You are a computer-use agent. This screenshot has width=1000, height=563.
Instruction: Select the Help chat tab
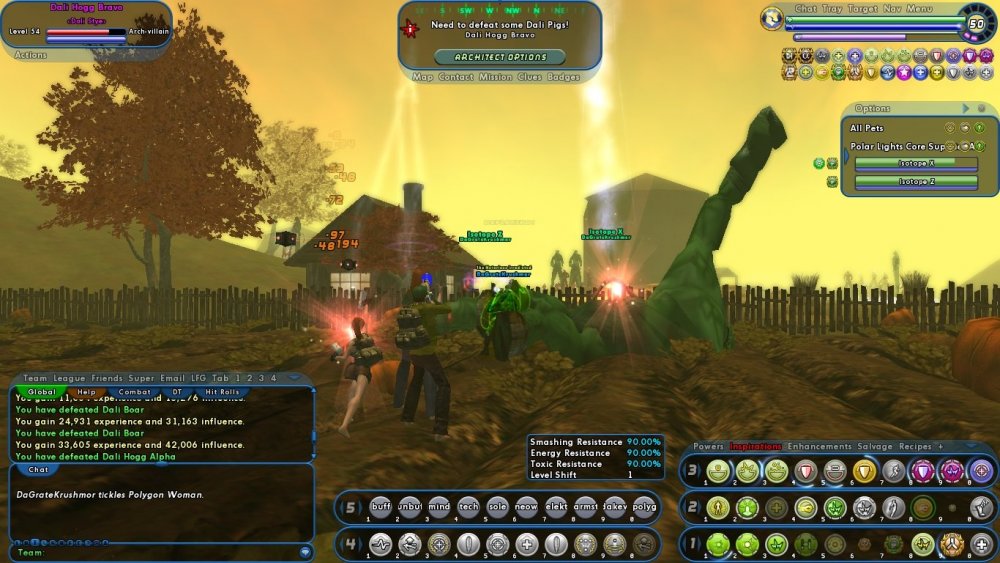point(87,392)
